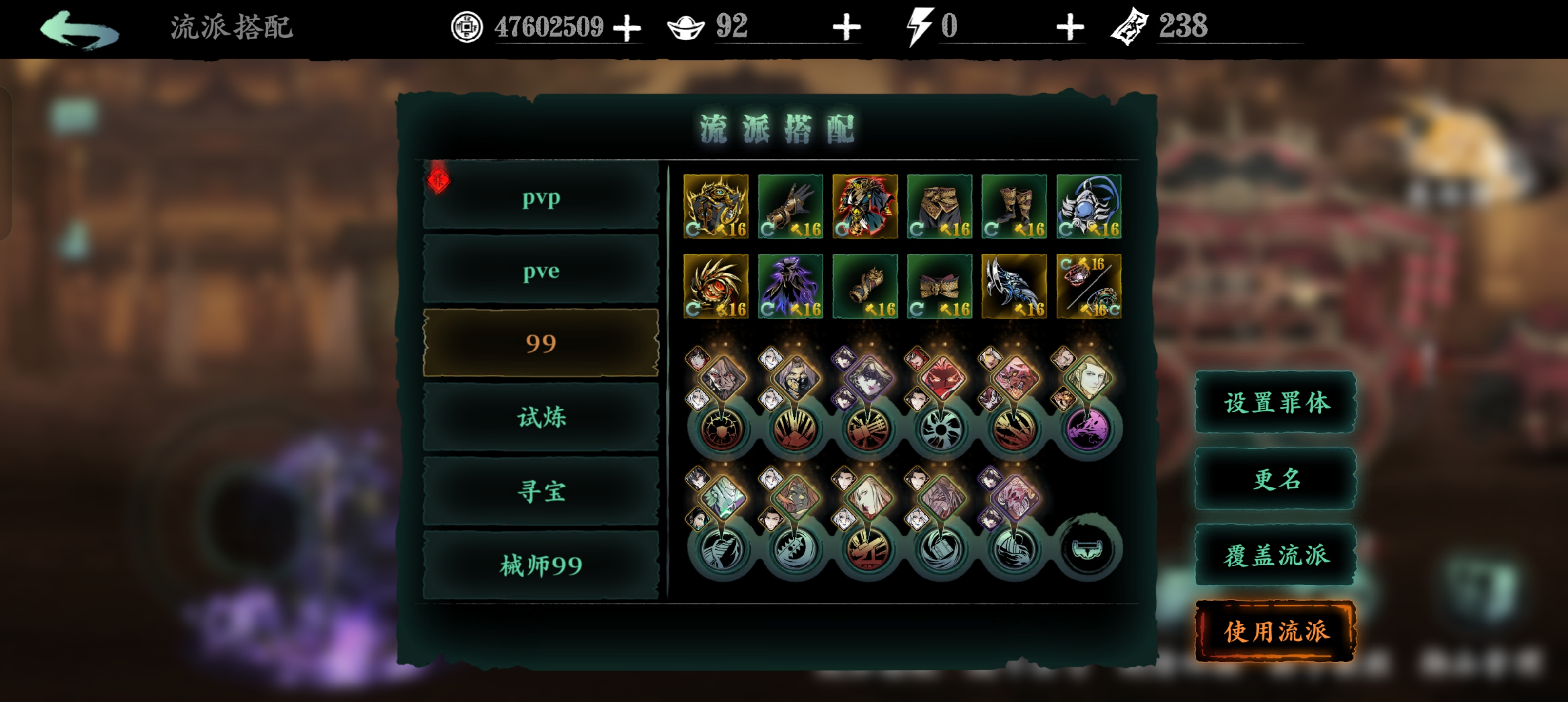Choose the 99 build preset

(541, 343)
